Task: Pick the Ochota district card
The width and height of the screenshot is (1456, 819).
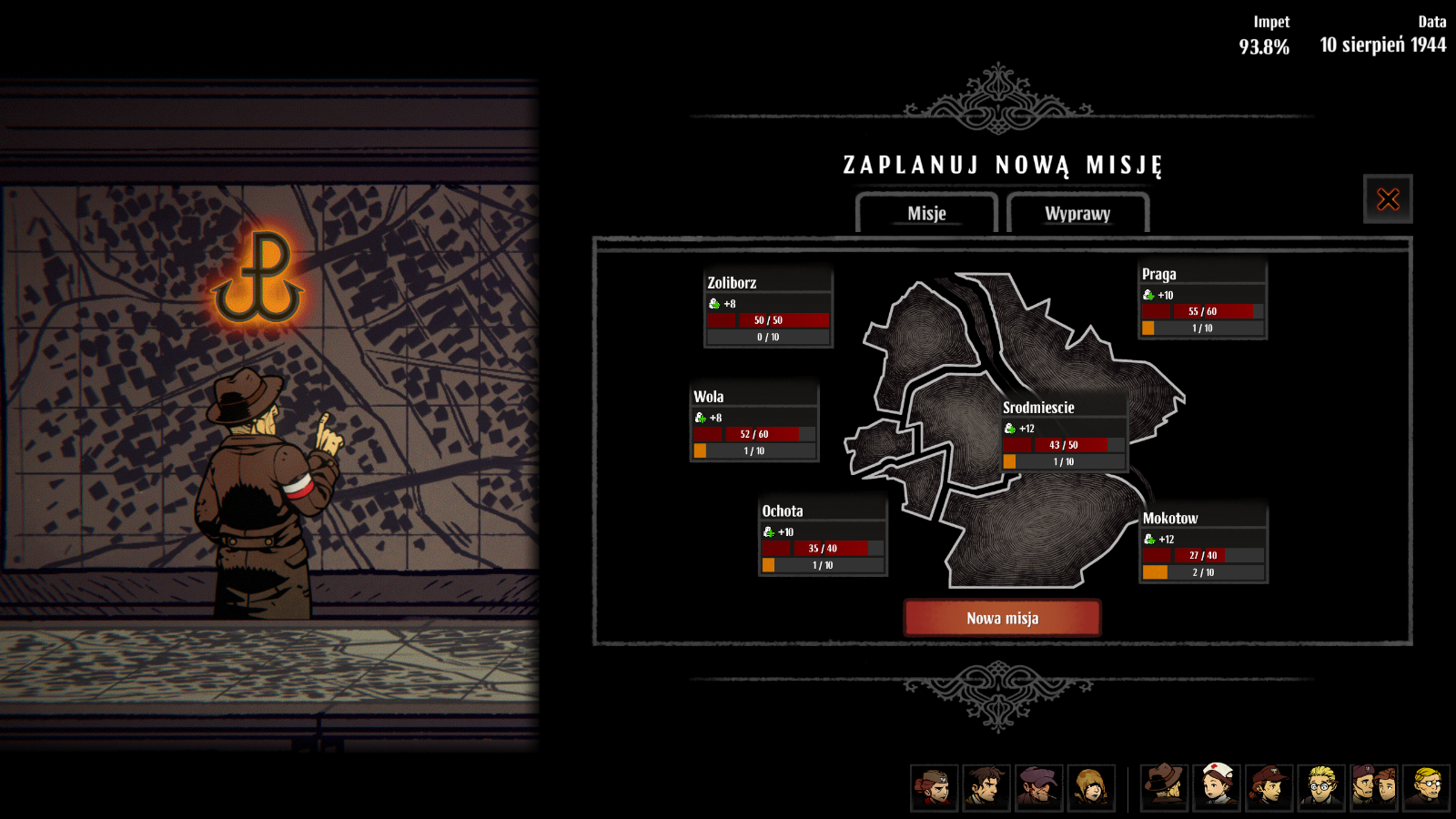Action: [x=823, y=536]
